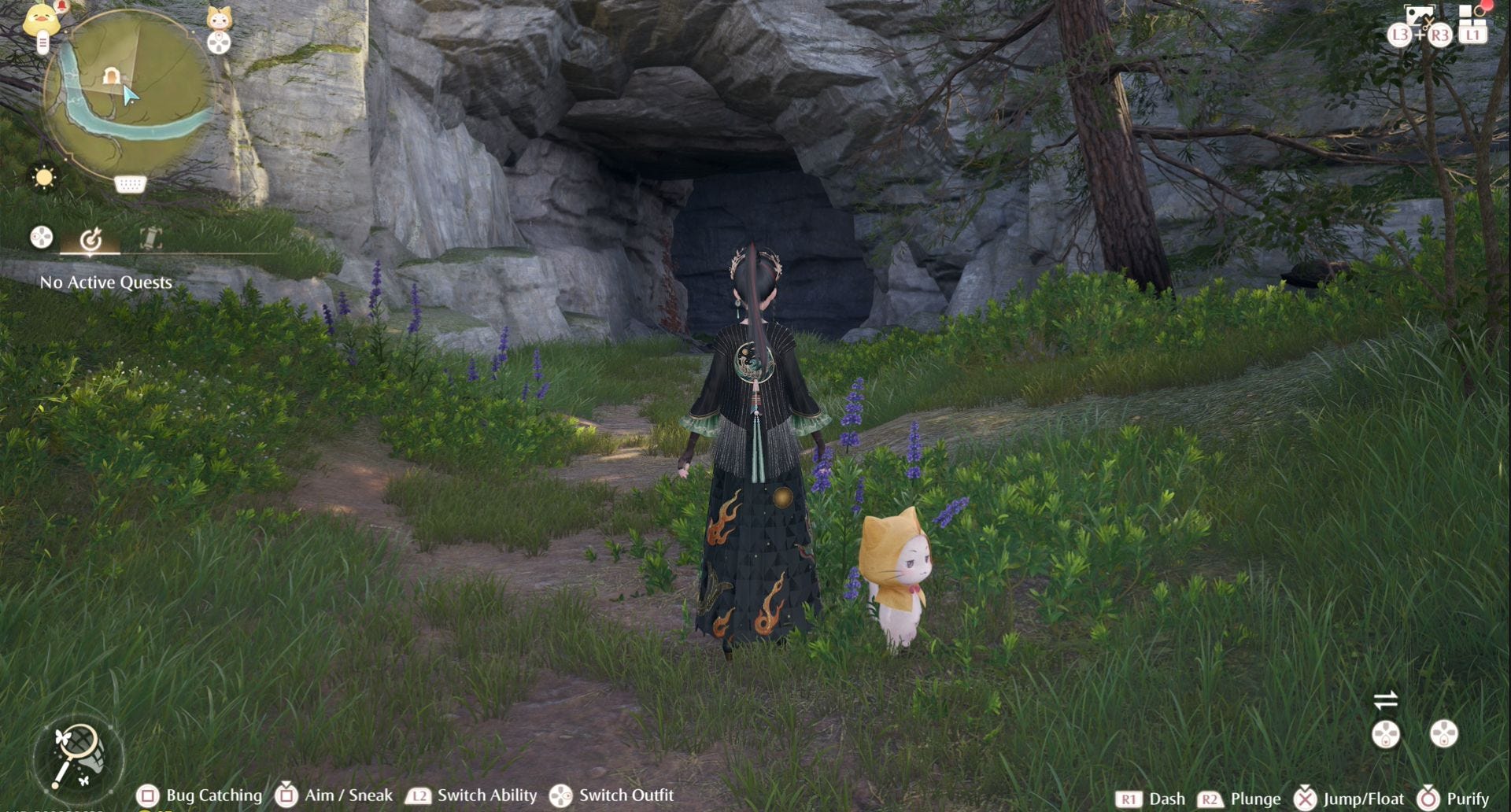Select the cave entrance marker on the minimap
The image size is (1511, 812).
click(x=111, y=76)
